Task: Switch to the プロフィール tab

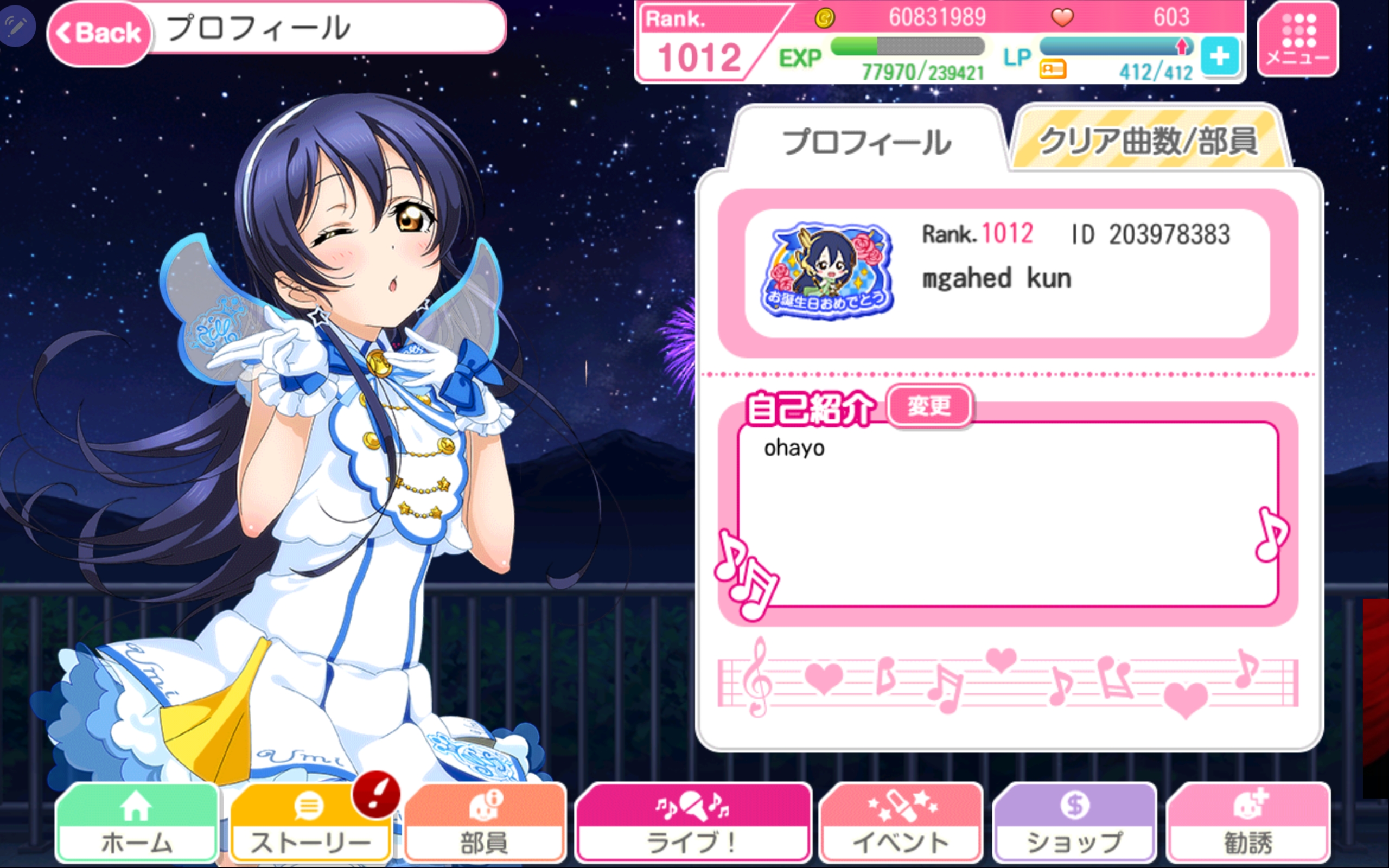Action: pyautogui.click(x=866, y=141)
